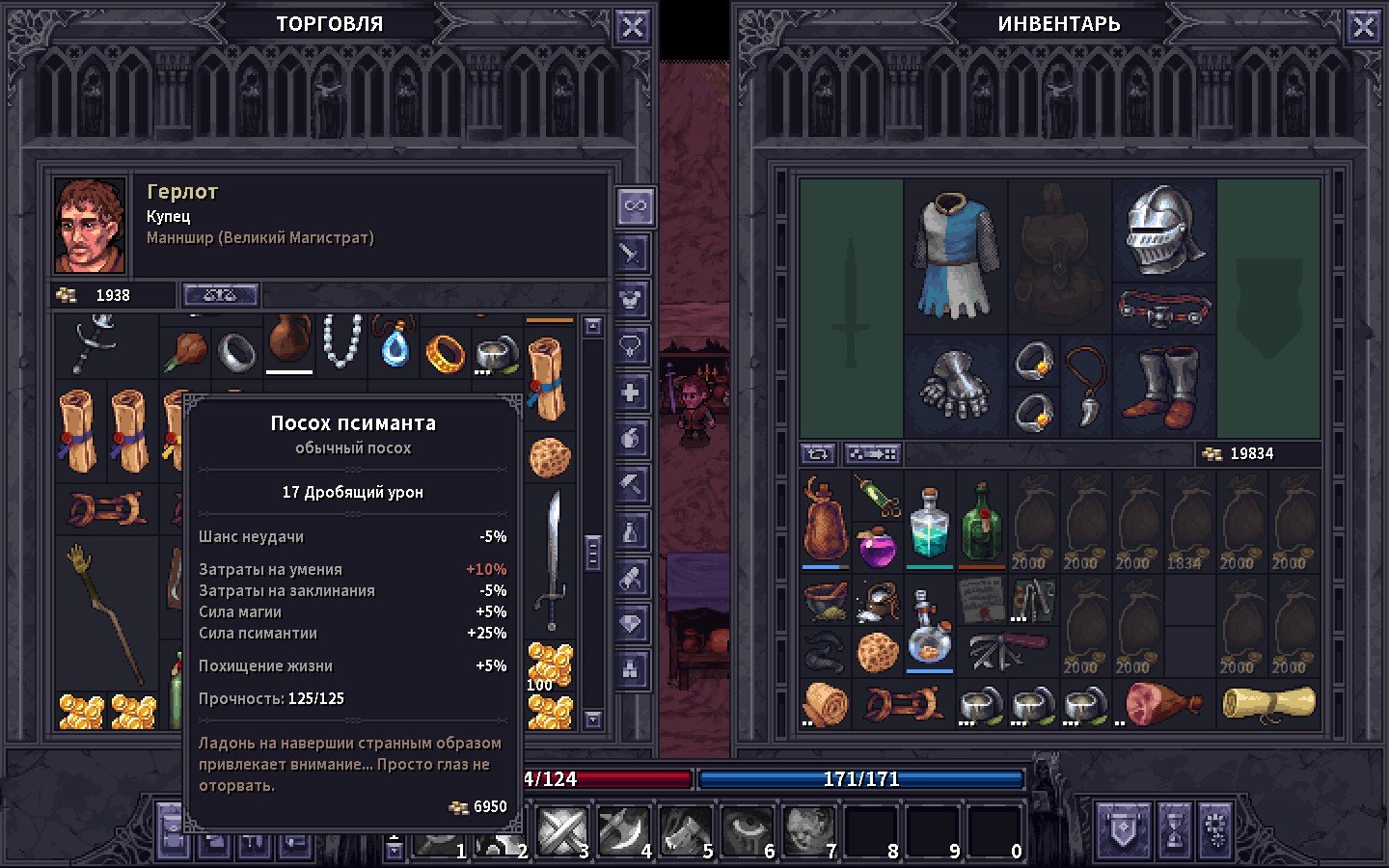Select the gem valuables filter tab
Screen dimensions: 1389x868
pos(632,624)
